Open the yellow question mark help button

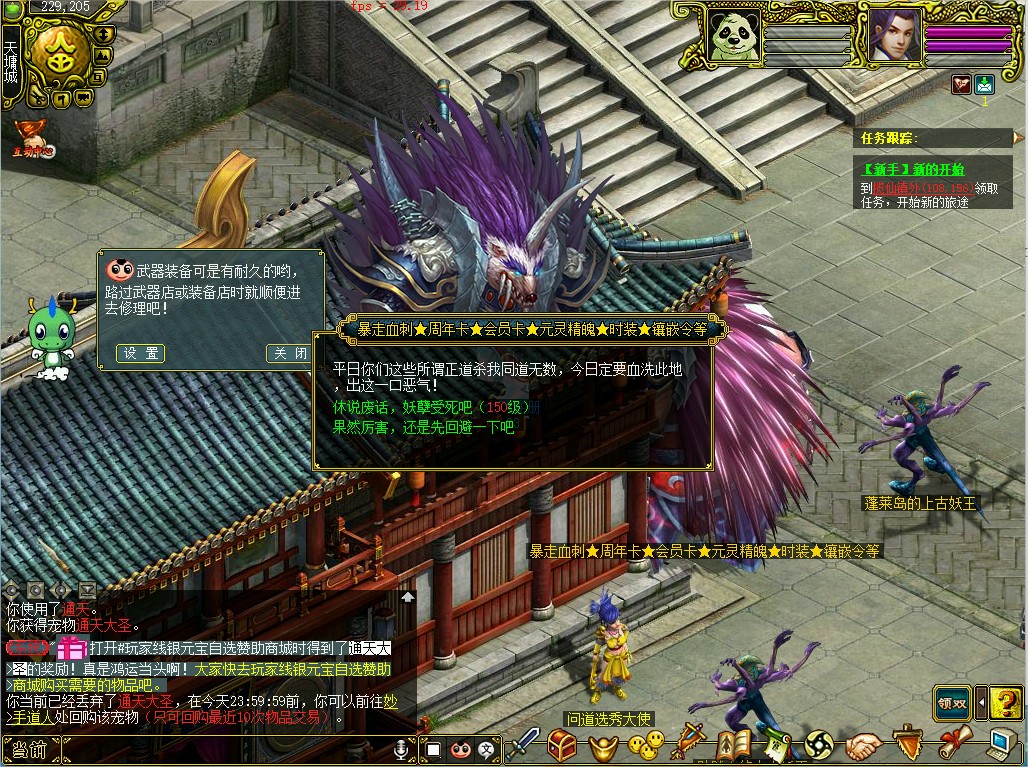1005,702
